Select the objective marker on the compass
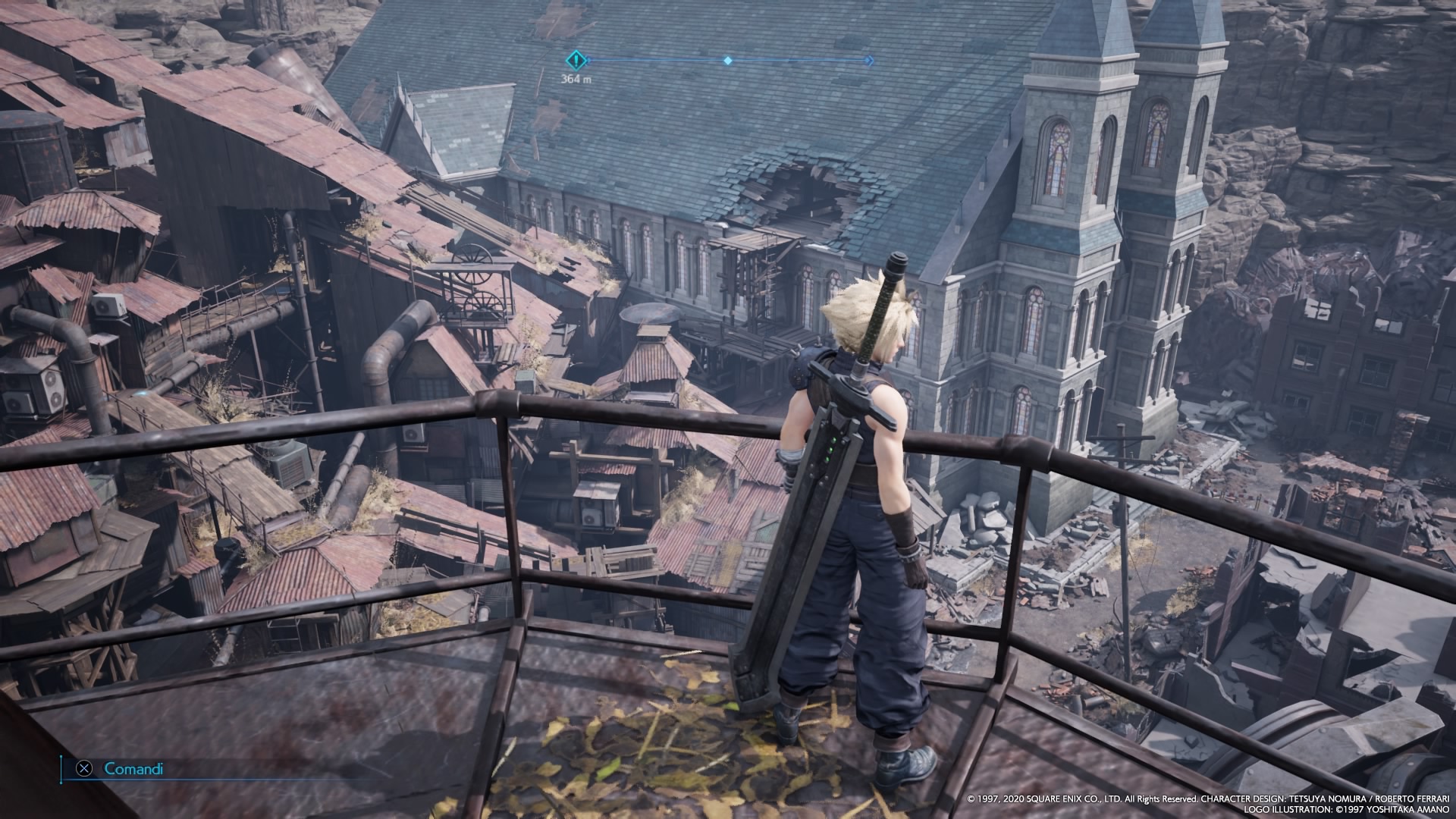This screenshot has height=819, width=1456. 577,59
